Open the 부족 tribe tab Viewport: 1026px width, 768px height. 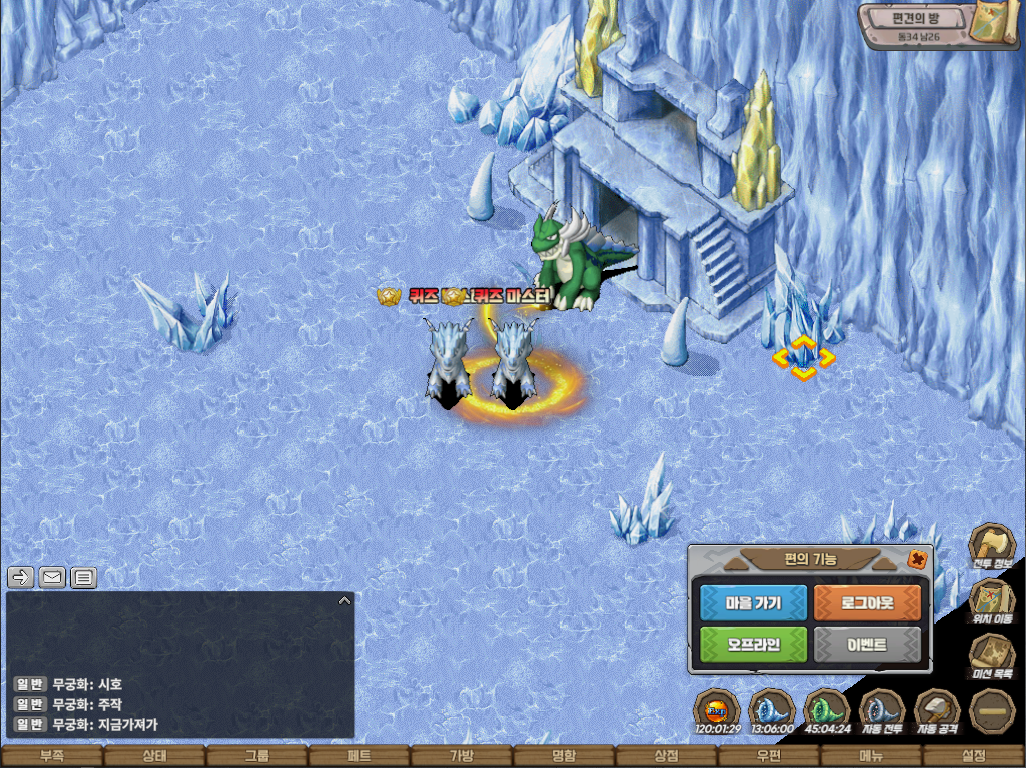pos(51,757)
